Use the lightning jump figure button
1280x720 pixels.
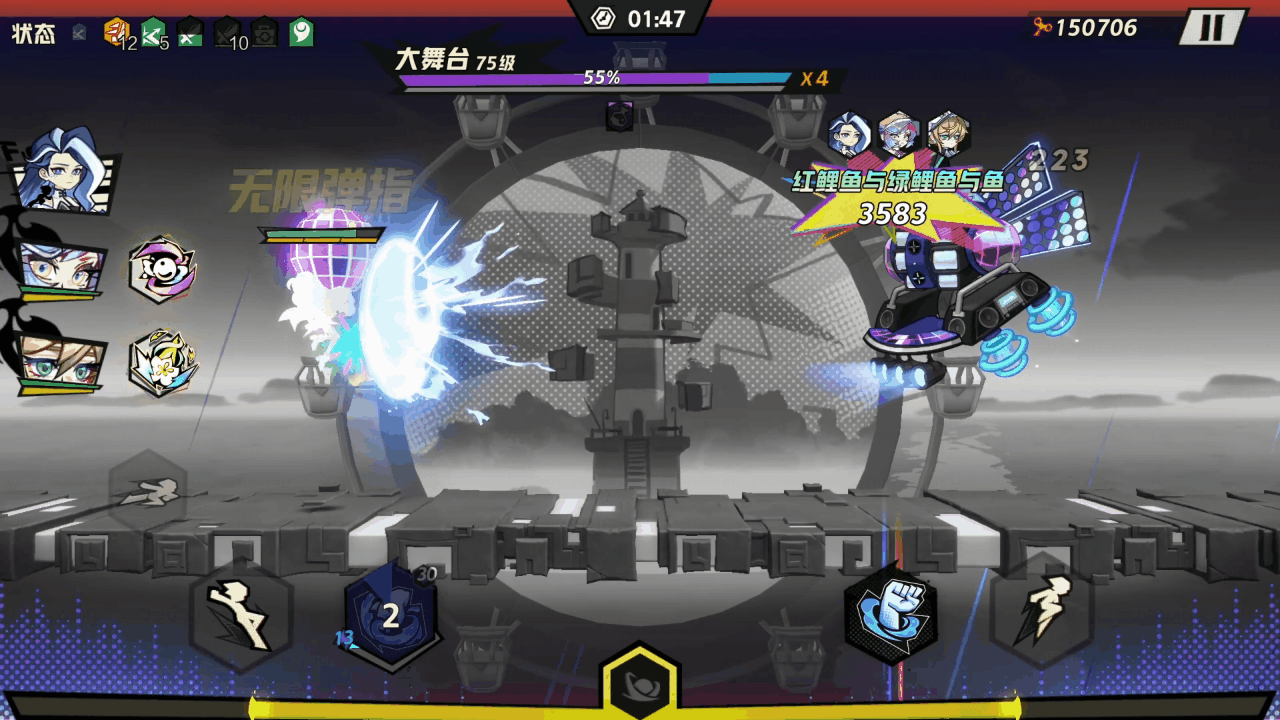pos(1041,612)
